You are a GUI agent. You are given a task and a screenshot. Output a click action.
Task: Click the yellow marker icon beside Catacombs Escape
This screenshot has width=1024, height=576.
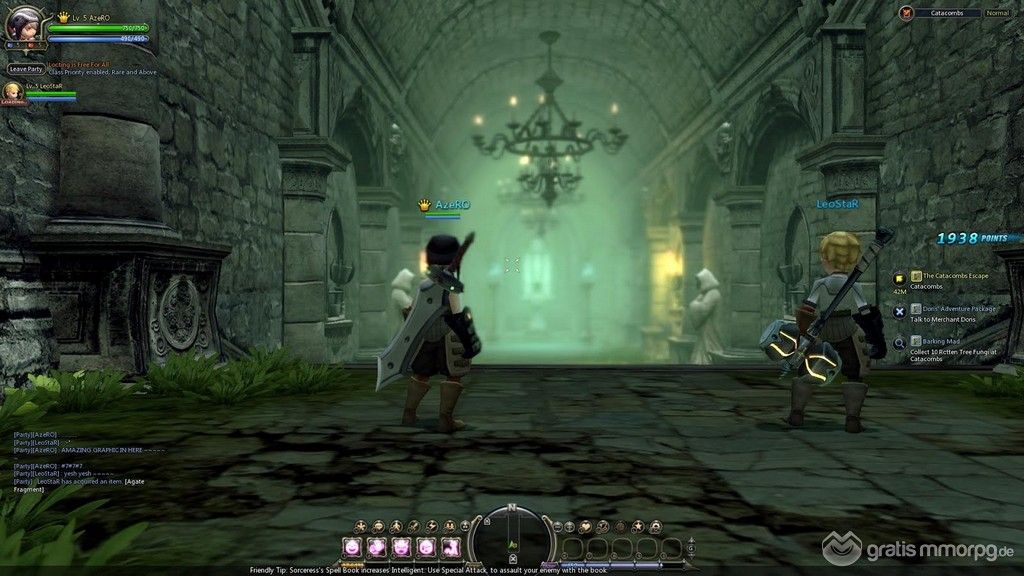(x=900, y=277)
